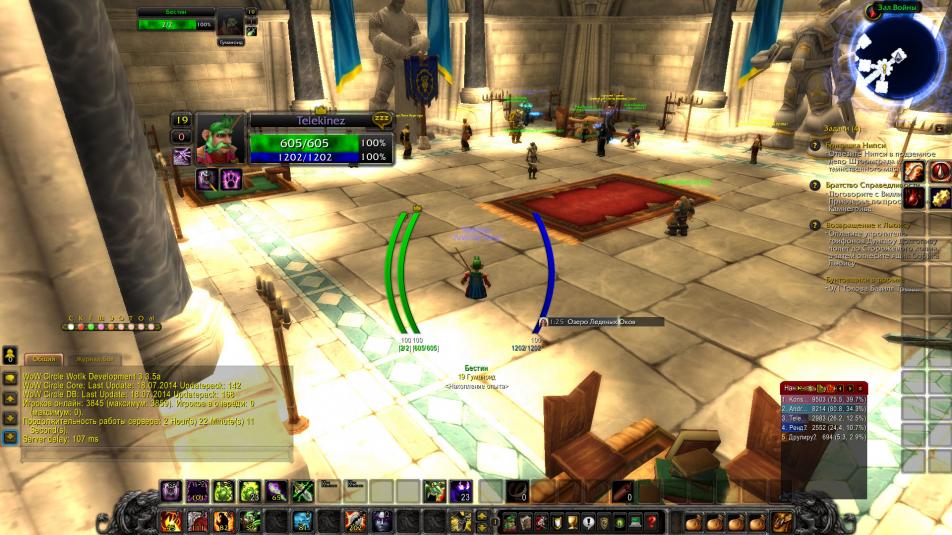This screenshot has width=952, height=535.
Task: Activate the fire spell in the first action slot
Action: pos(170,521)
